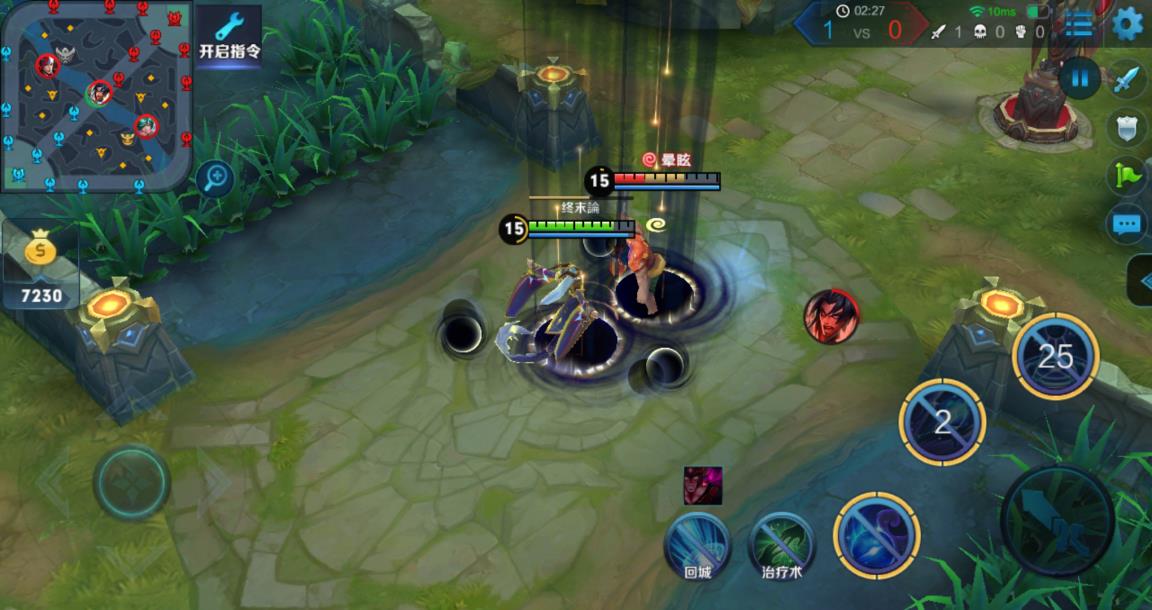Activate the crescent moon swirl skill

[877, 535]
